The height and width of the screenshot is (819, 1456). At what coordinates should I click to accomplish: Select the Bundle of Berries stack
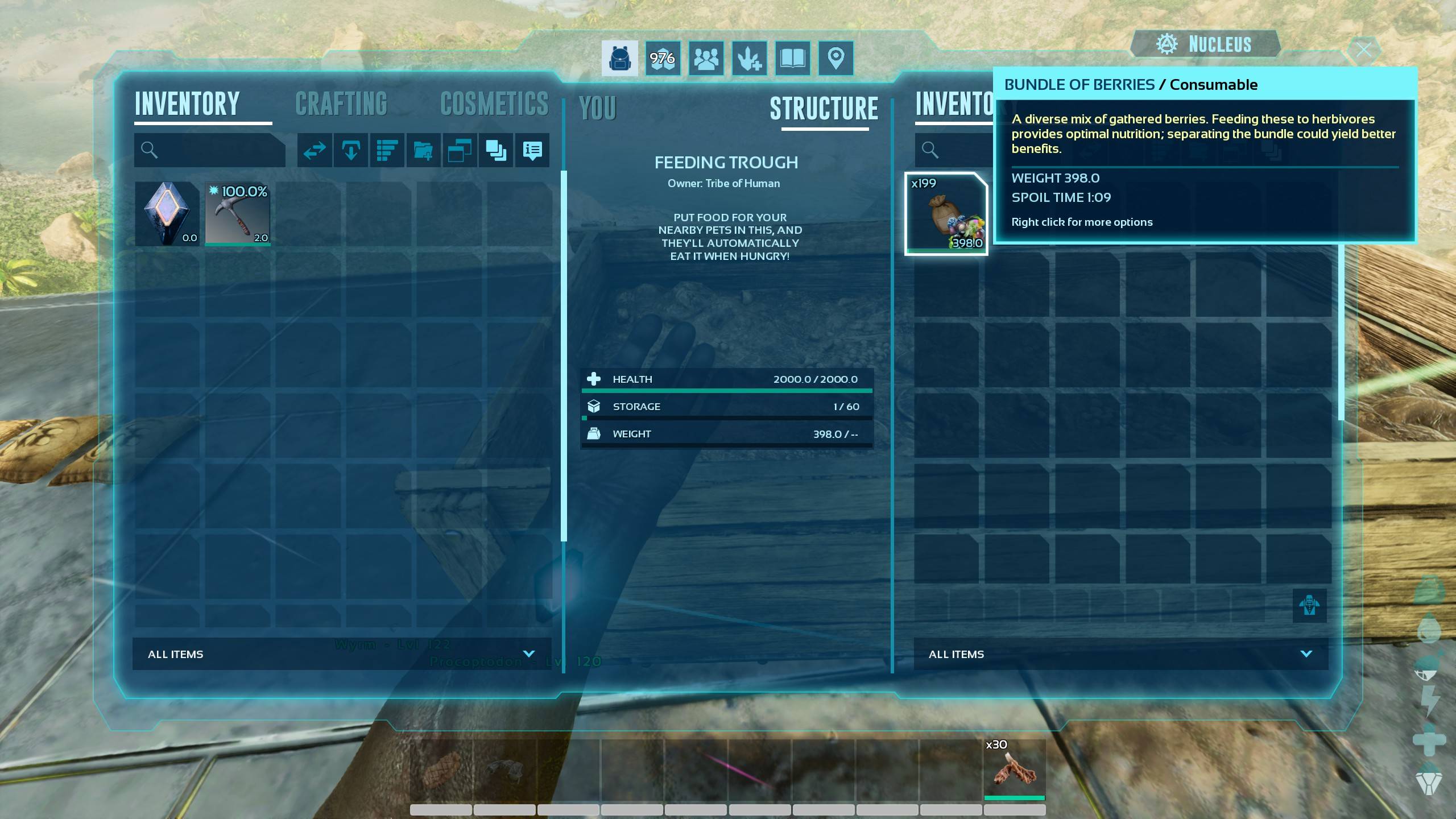coord(946,214)
